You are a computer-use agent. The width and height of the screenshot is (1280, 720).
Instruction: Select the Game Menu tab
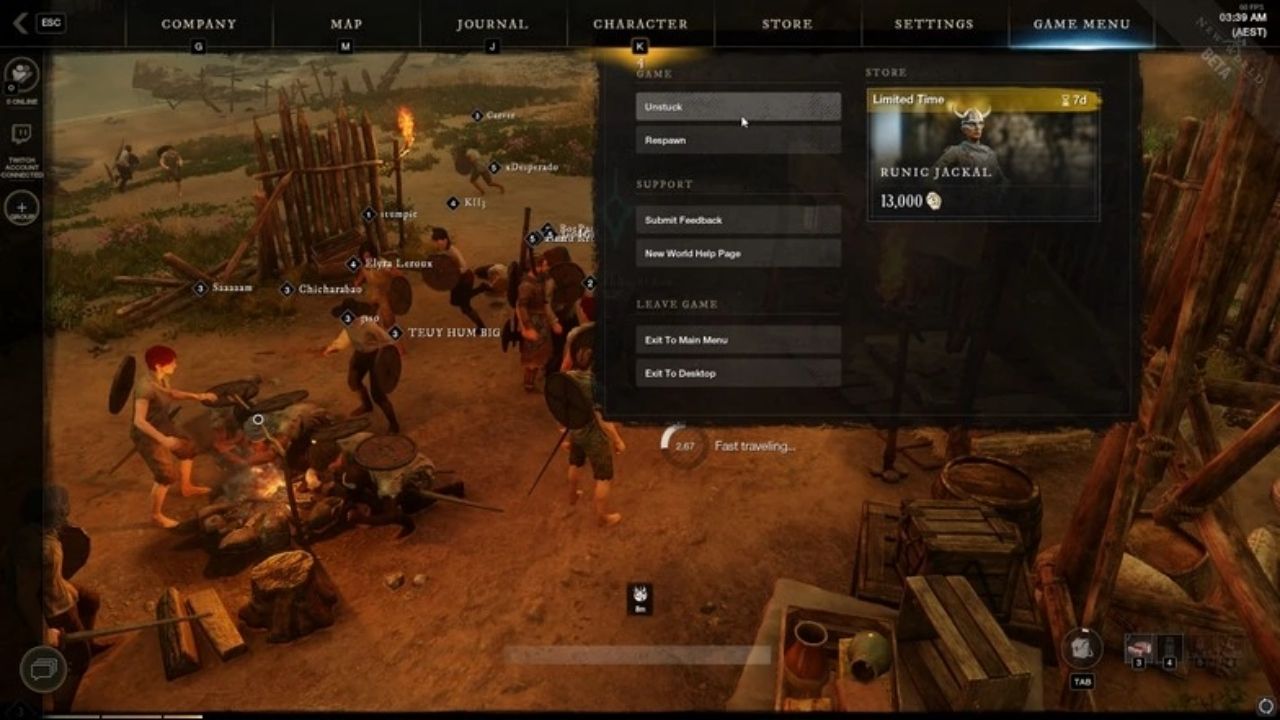[x=1081, y=24]
